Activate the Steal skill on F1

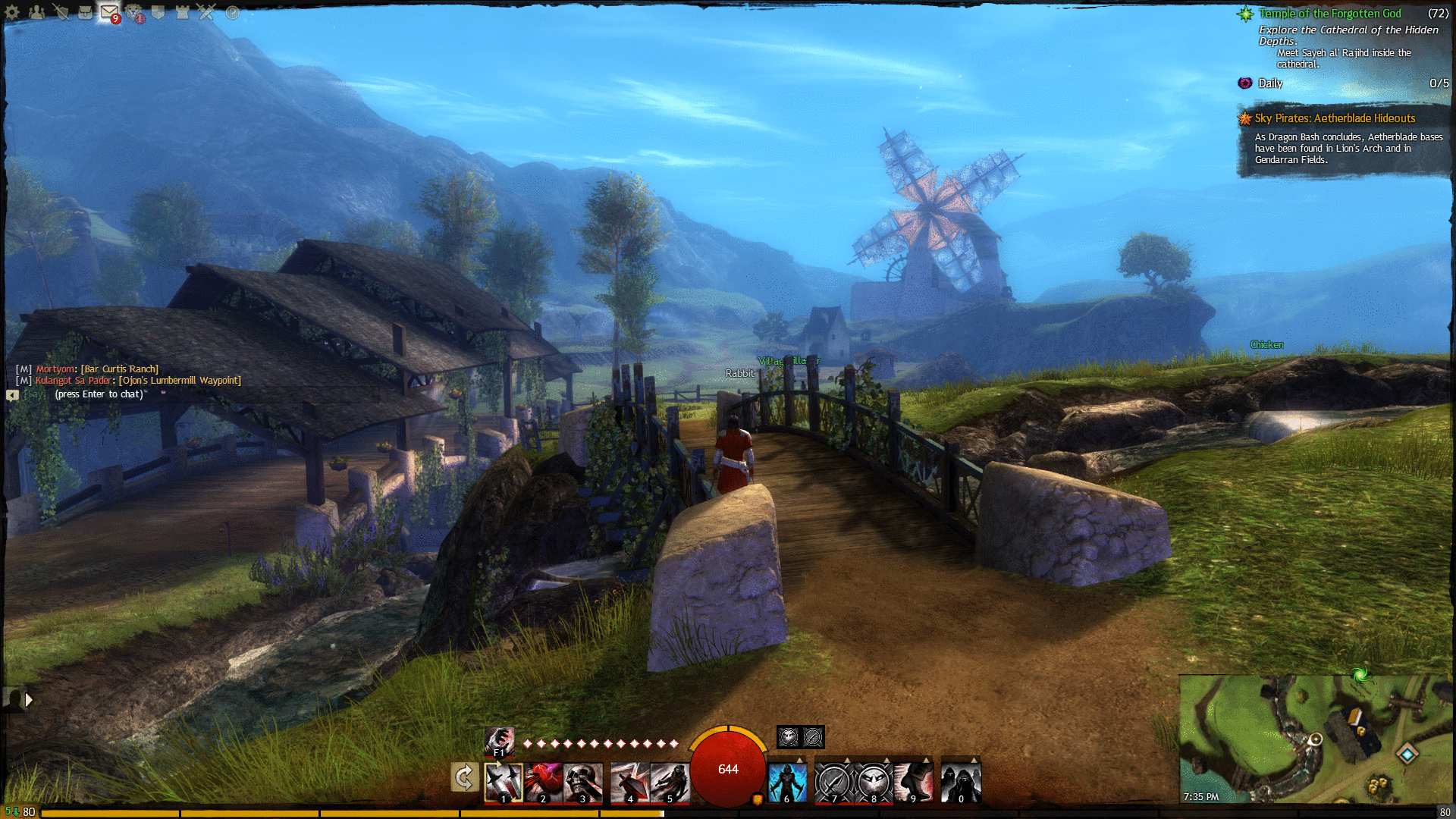(x=499, y=741)
